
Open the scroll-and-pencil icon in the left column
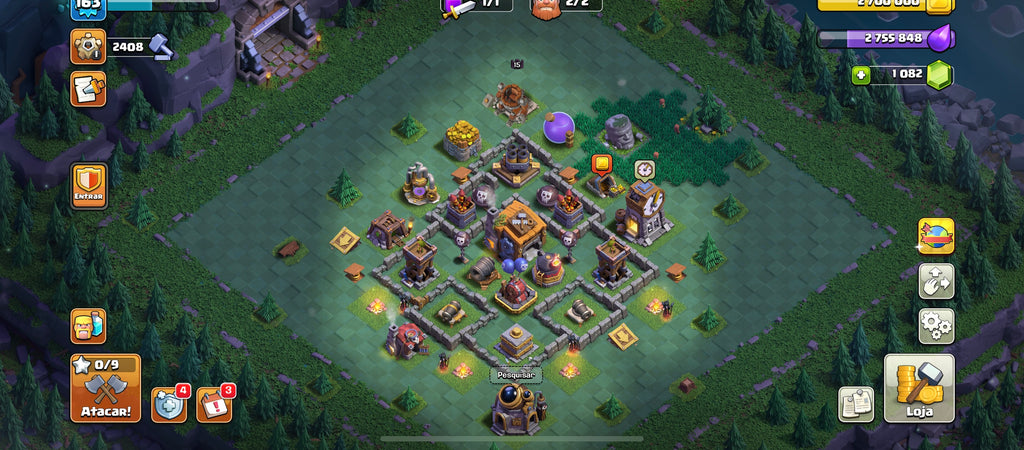(88, 89)
